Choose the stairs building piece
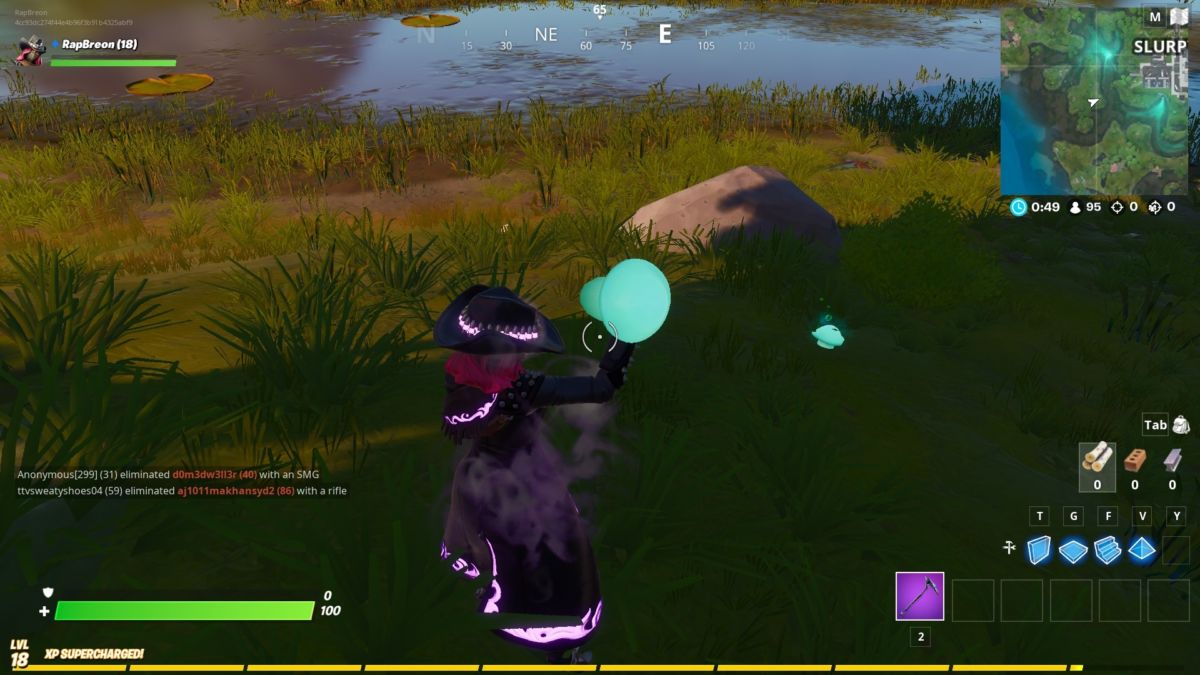The width and height of the screenshot is (1200, 675). (1108, 550)
